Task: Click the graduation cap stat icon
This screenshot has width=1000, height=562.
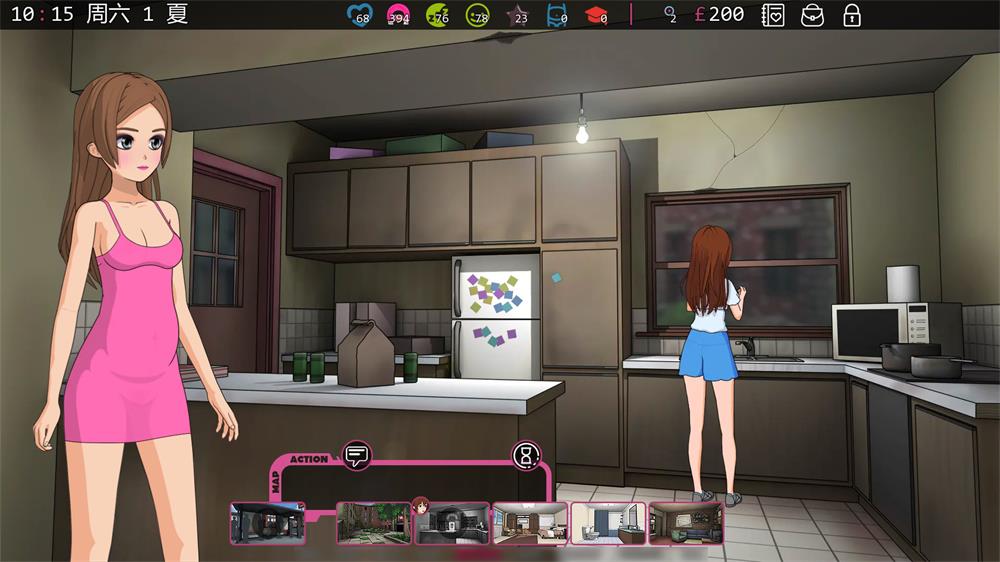Action: 596,15
